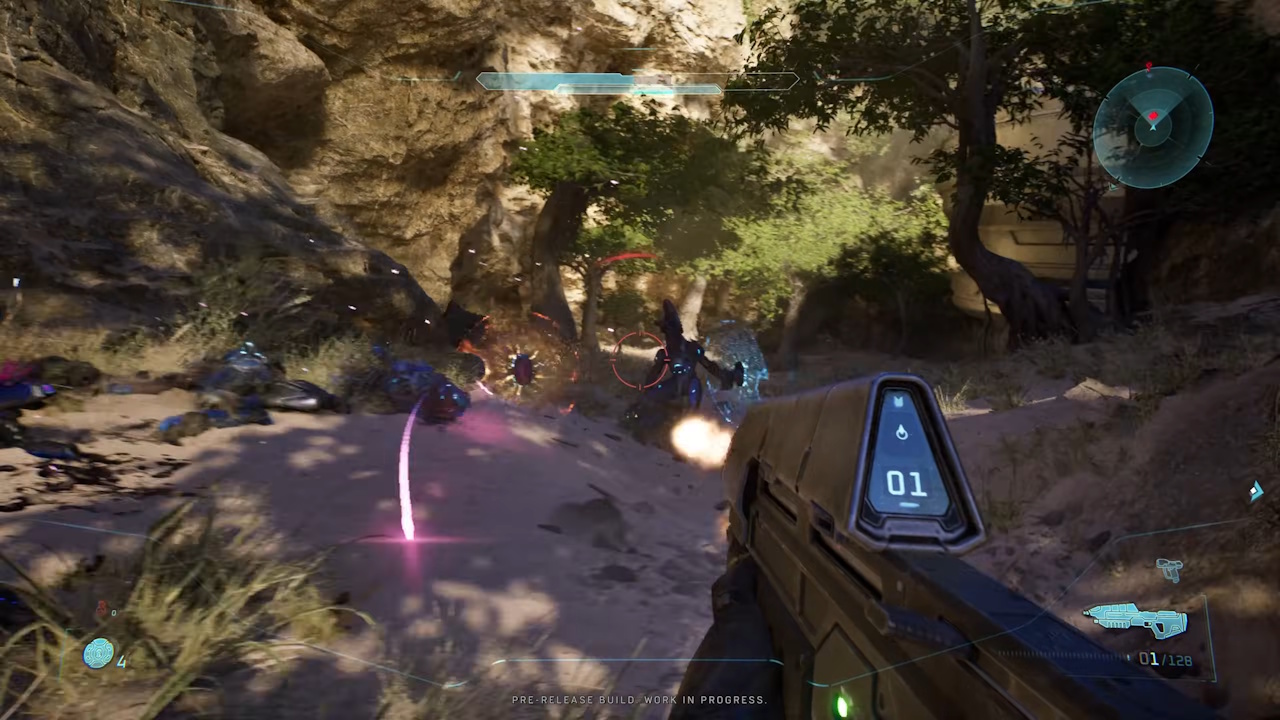The image size is (1280, 720).
Task: Click the PRE-RELEASE BUILD watermark text
Action: tap(640, 700)
